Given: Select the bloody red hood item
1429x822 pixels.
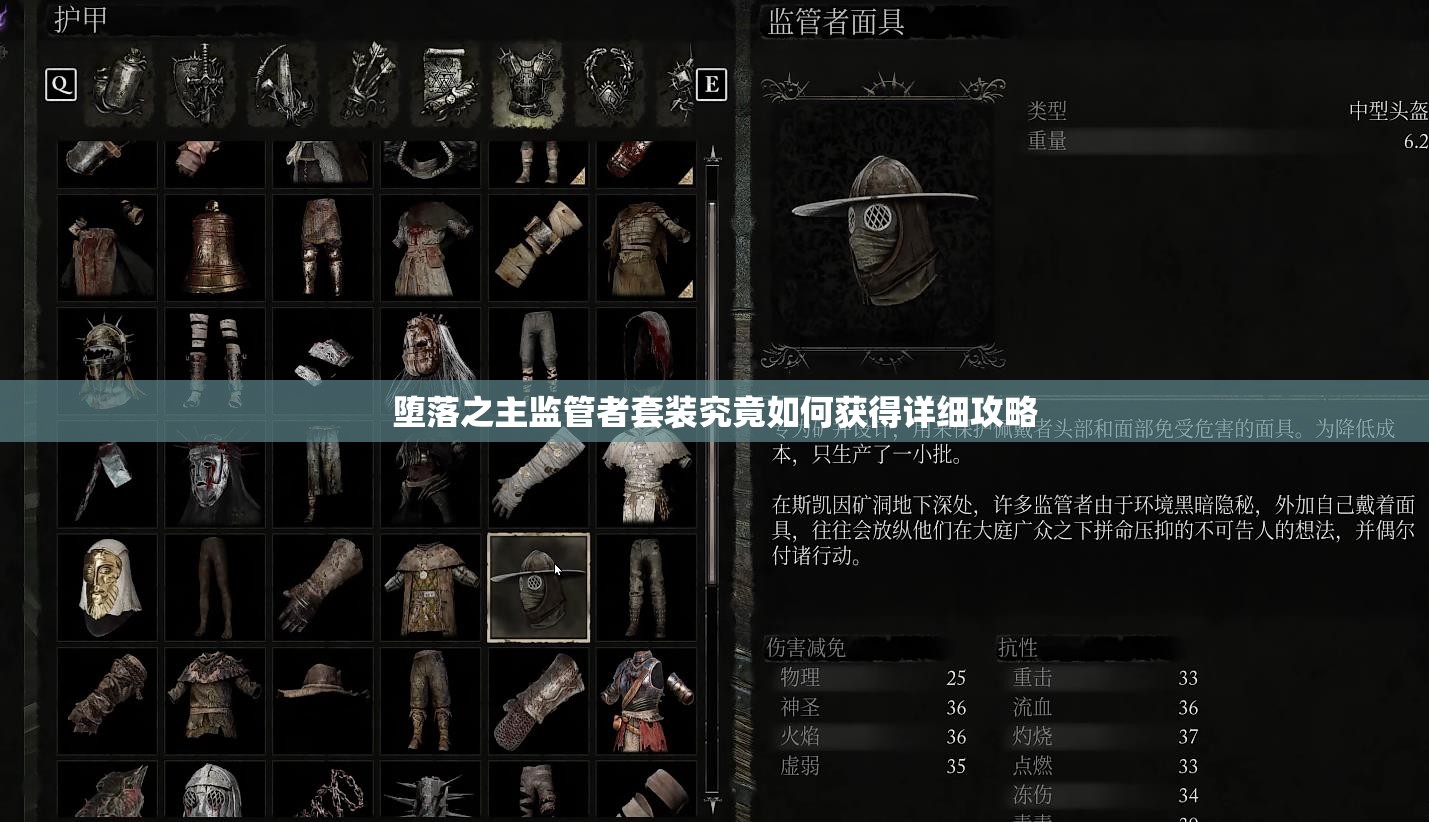Looking at the screenshot, I should [x=645, y=360].
